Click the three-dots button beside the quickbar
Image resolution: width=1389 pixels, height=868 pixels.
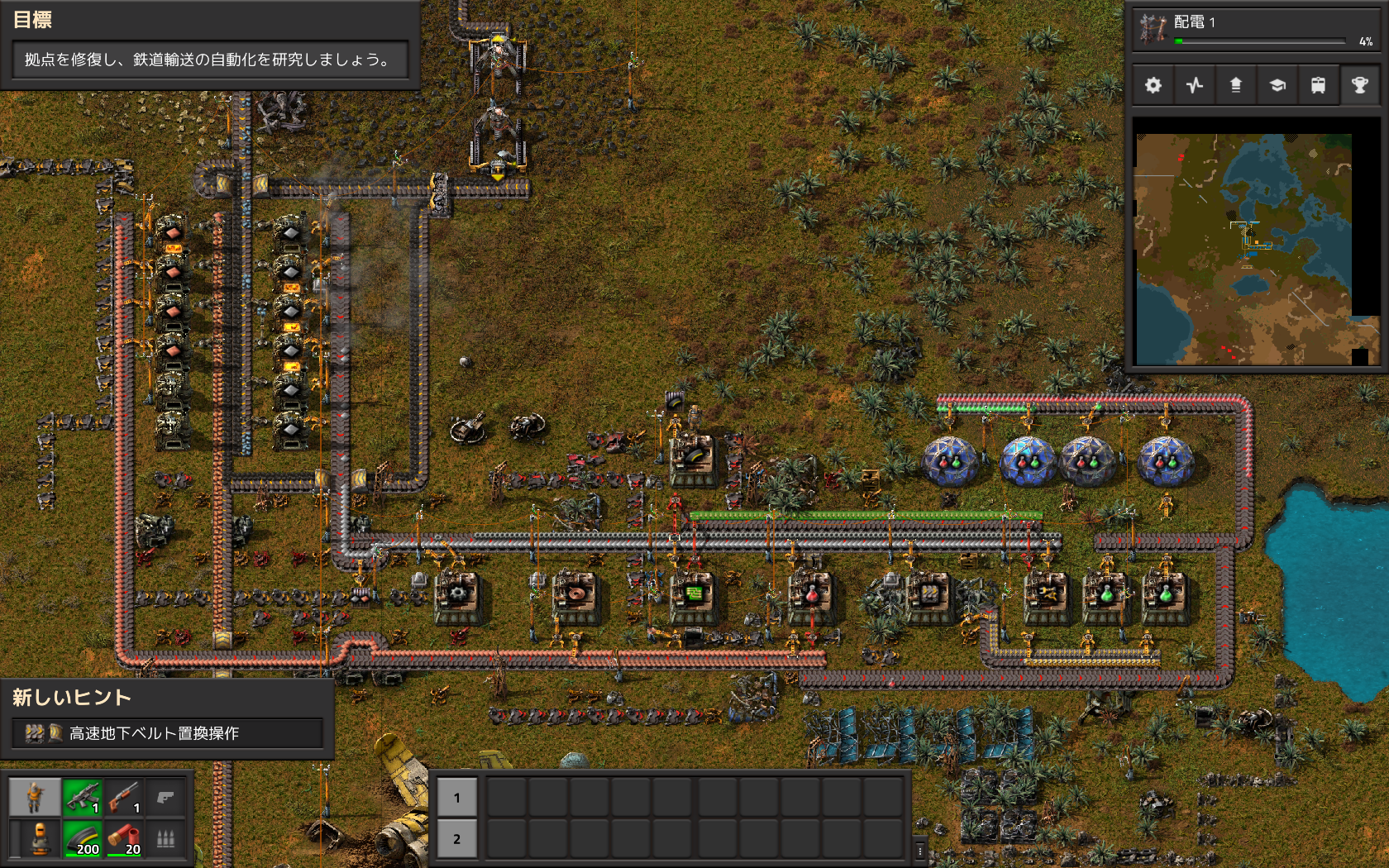pyautogui.click(x=919, y=850)
